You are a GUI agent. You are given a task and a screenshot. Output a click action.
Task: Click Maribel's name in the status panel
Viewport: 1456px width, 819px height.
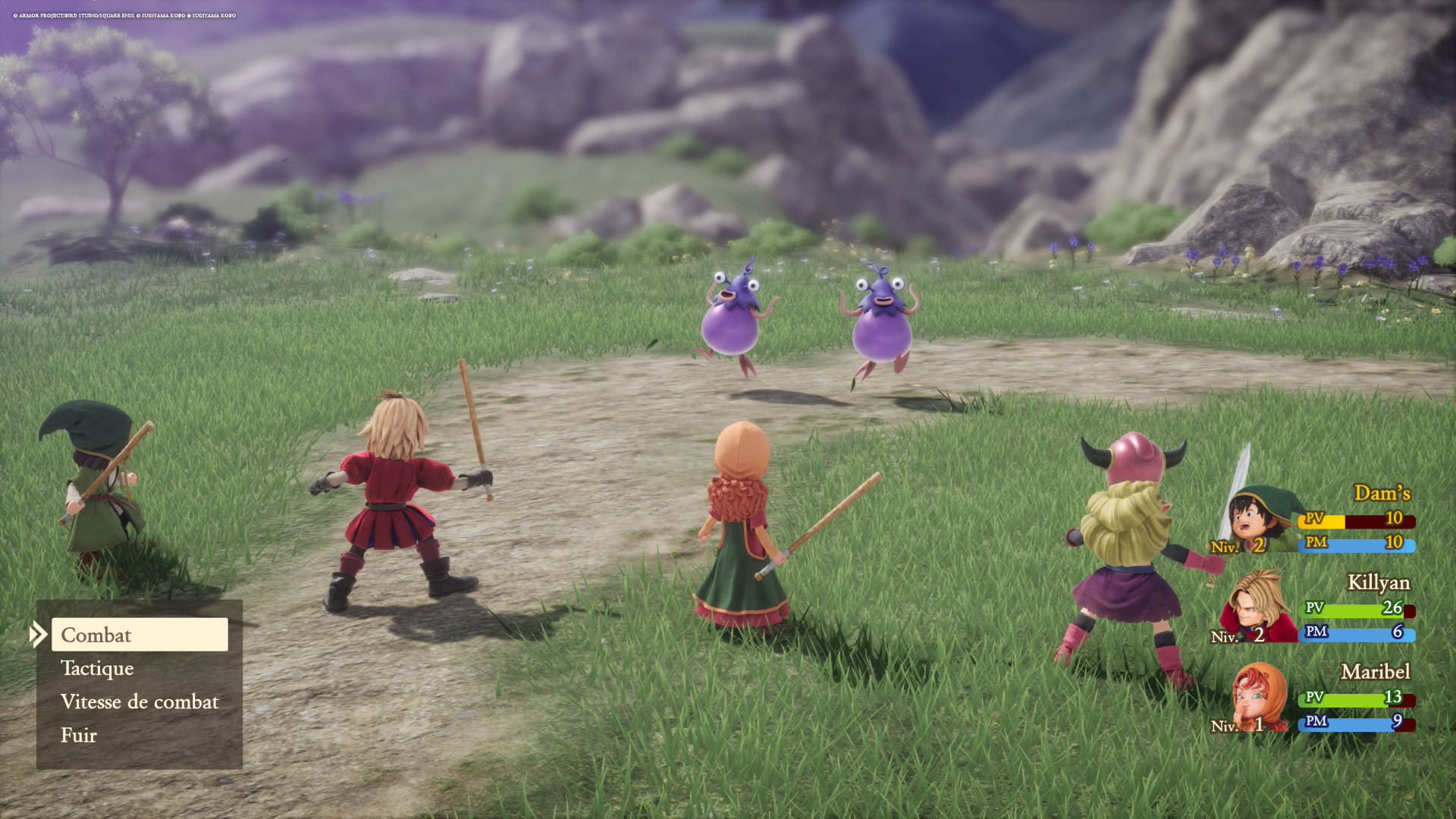tap(1375, 673)
